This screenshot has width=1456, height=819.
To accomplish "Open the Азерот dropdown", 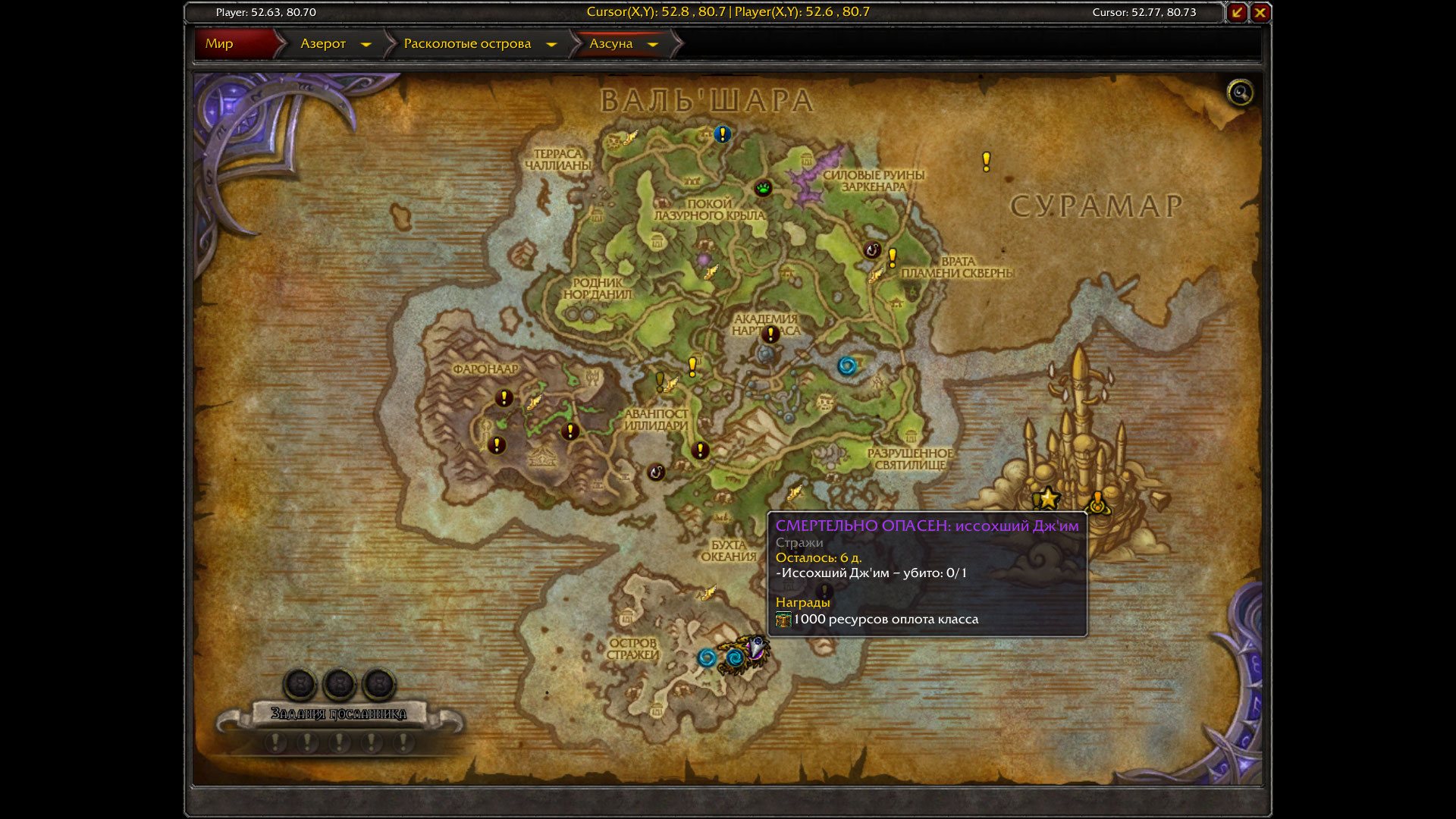I will 366,45.
